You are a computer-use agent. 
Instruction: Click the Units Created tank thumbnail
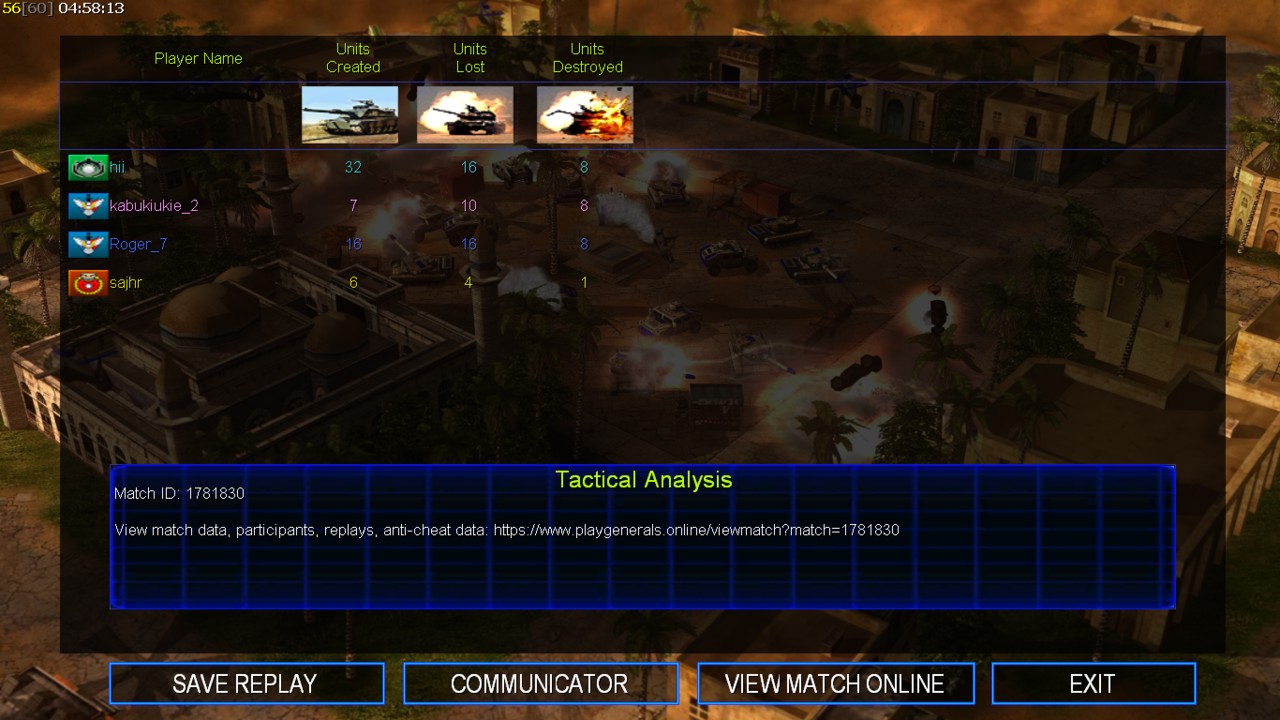click(350, 114)
